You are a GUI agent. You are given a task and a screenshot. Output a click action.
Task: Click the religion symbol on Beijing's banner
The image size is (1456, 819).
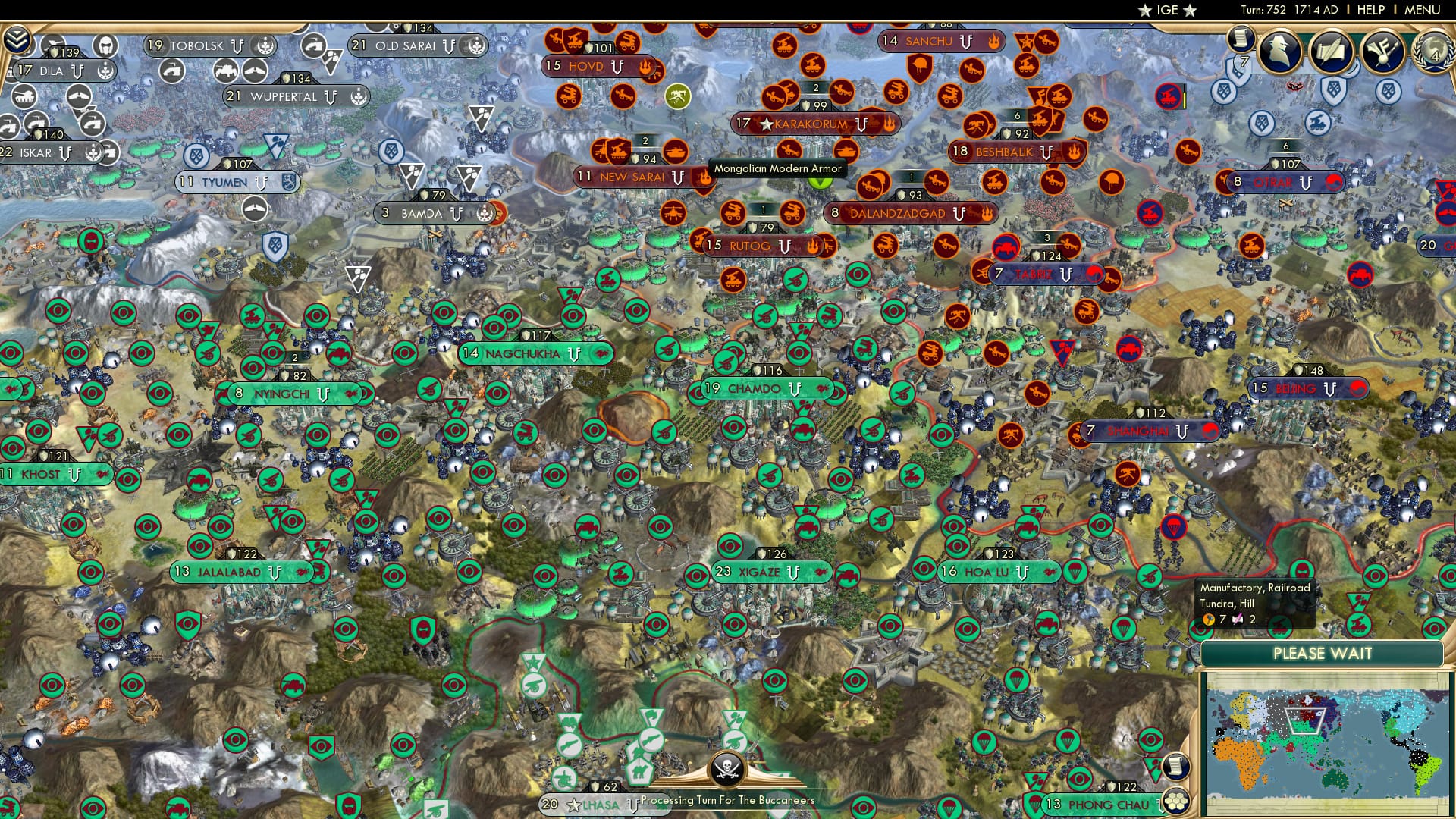[x=1357, y=389]
